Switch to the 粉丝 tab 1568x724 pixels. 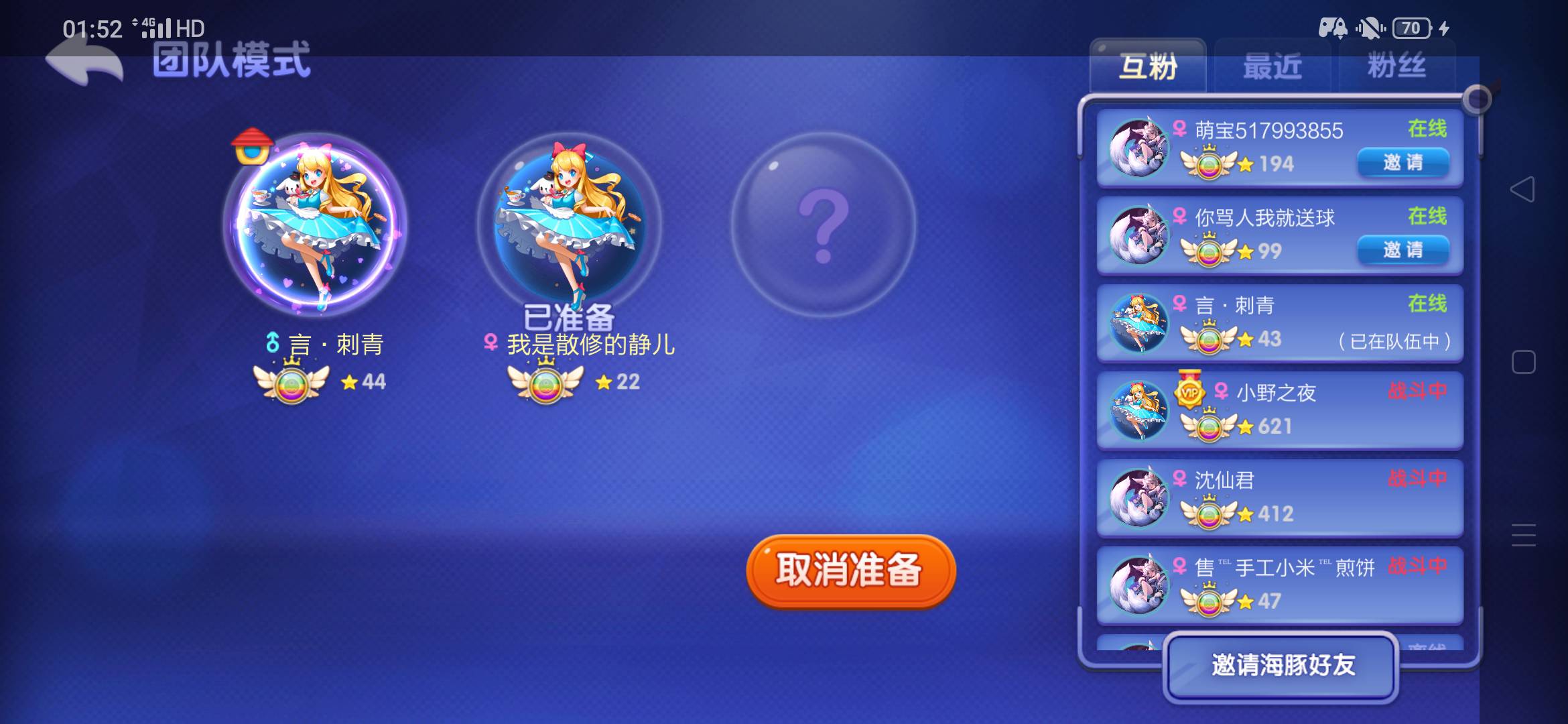point(1397,66)
